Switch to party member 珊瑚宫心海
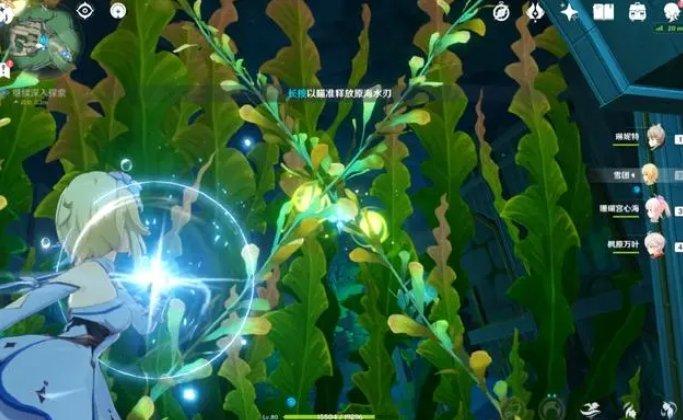 (651, 207)
